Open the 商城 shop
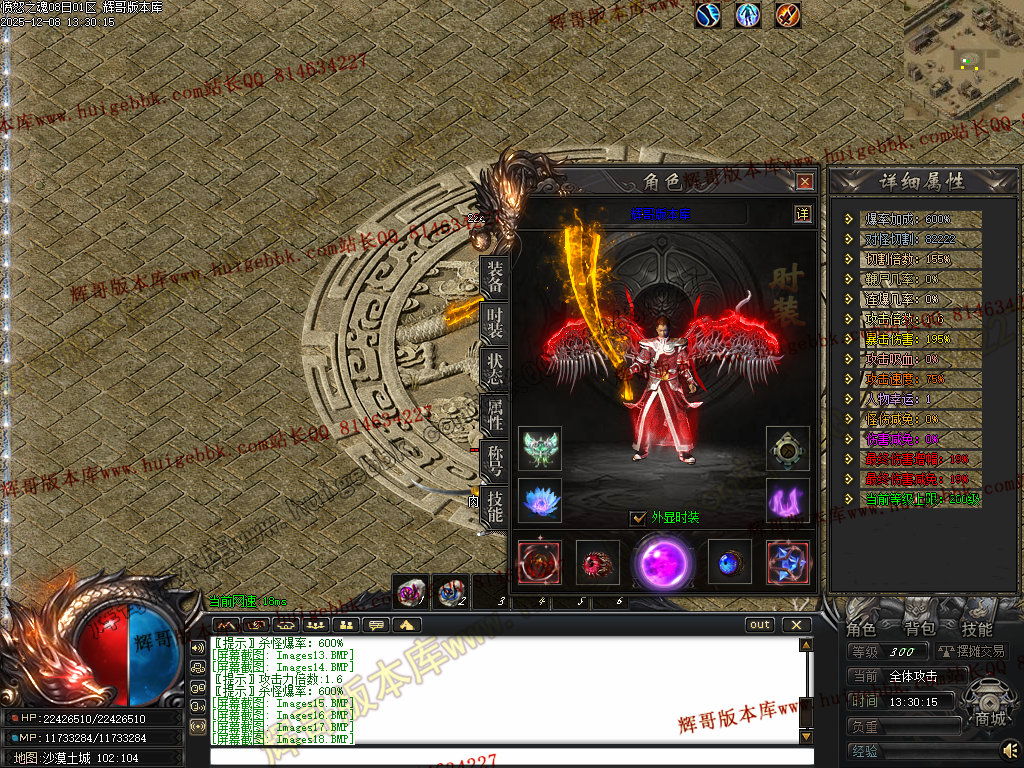The image size is (1024, 768). pyautogui.click(x=990, y=718)
